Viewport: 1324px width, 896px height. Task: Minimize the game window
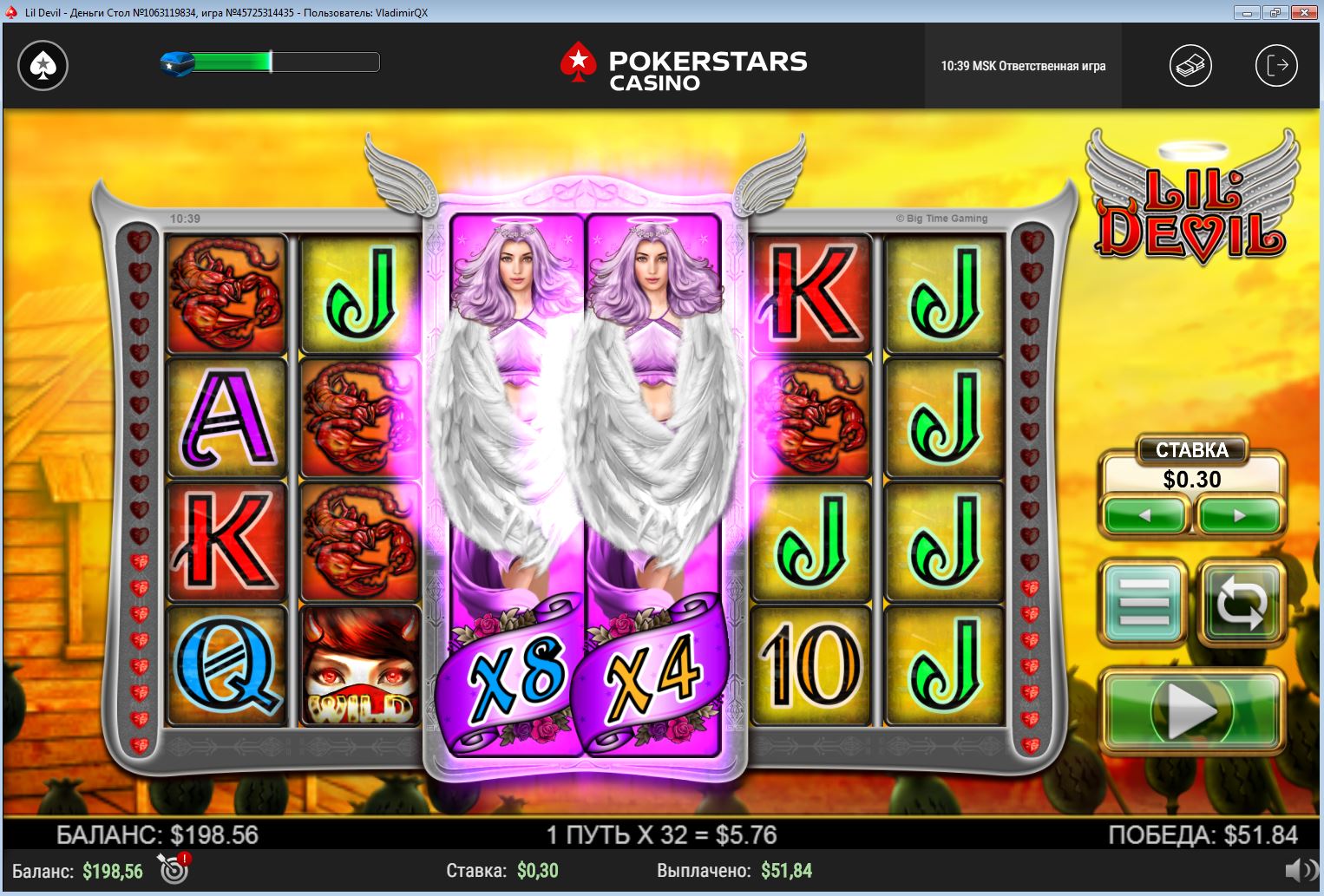(1246, 12)
